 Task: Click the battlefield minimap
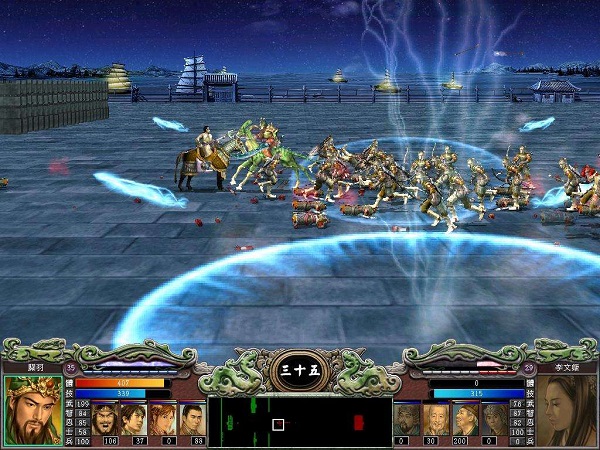point(299,421)
